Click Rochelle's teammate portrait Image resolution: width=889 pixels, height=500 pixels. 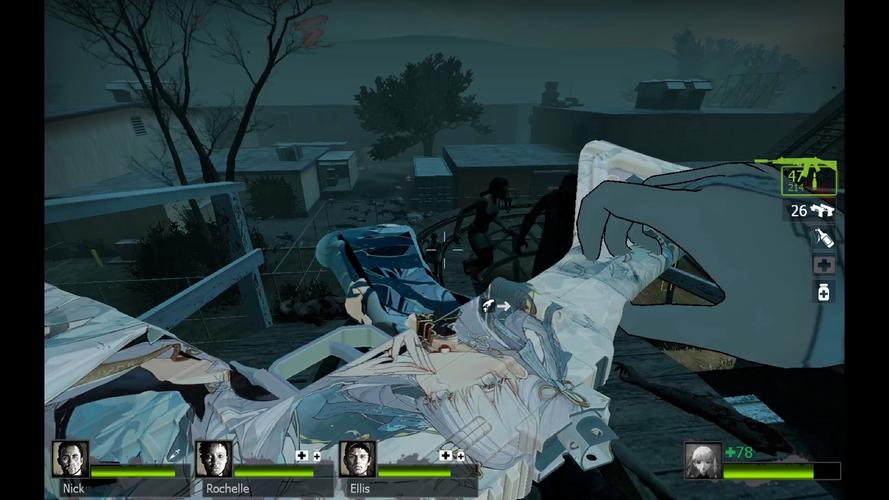coord(213,459)
